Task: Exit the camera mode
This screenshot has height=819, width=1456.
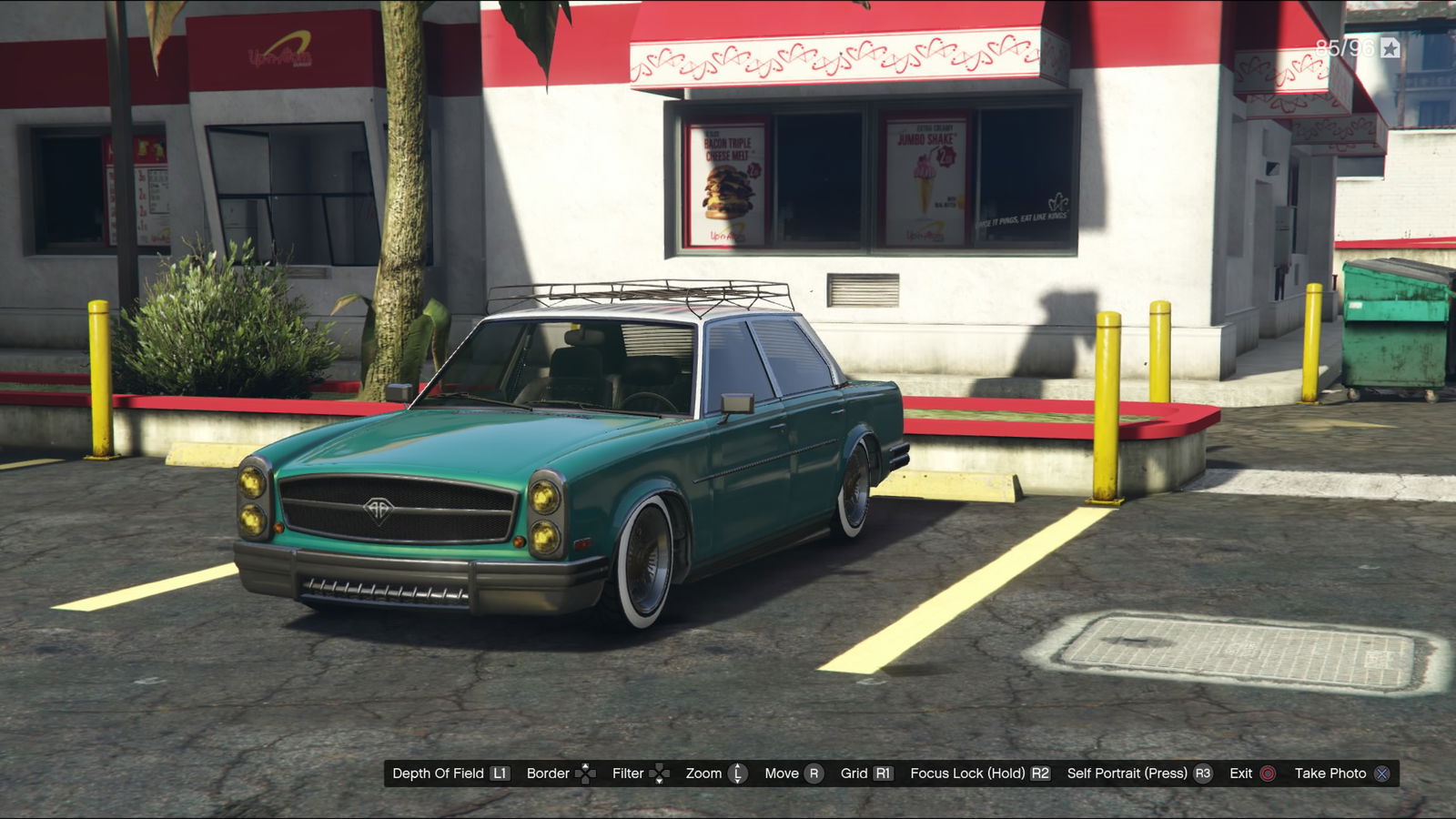Action: [x=1252, y=773]
